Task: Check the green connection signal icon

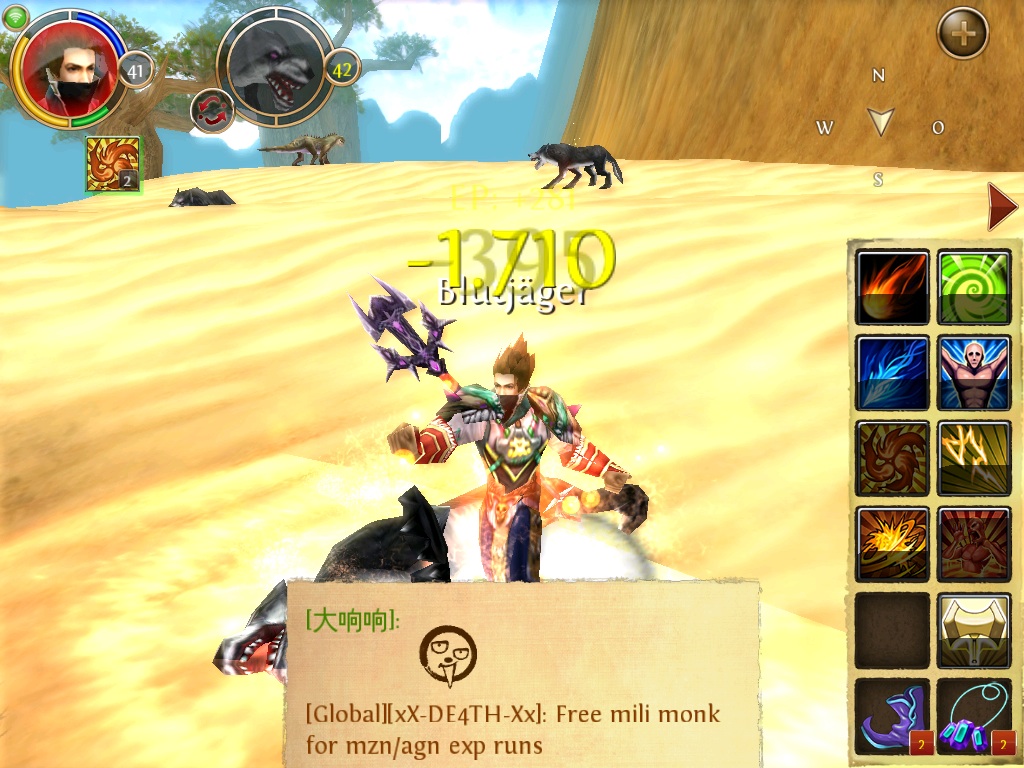Action: [x=15, y=17]
